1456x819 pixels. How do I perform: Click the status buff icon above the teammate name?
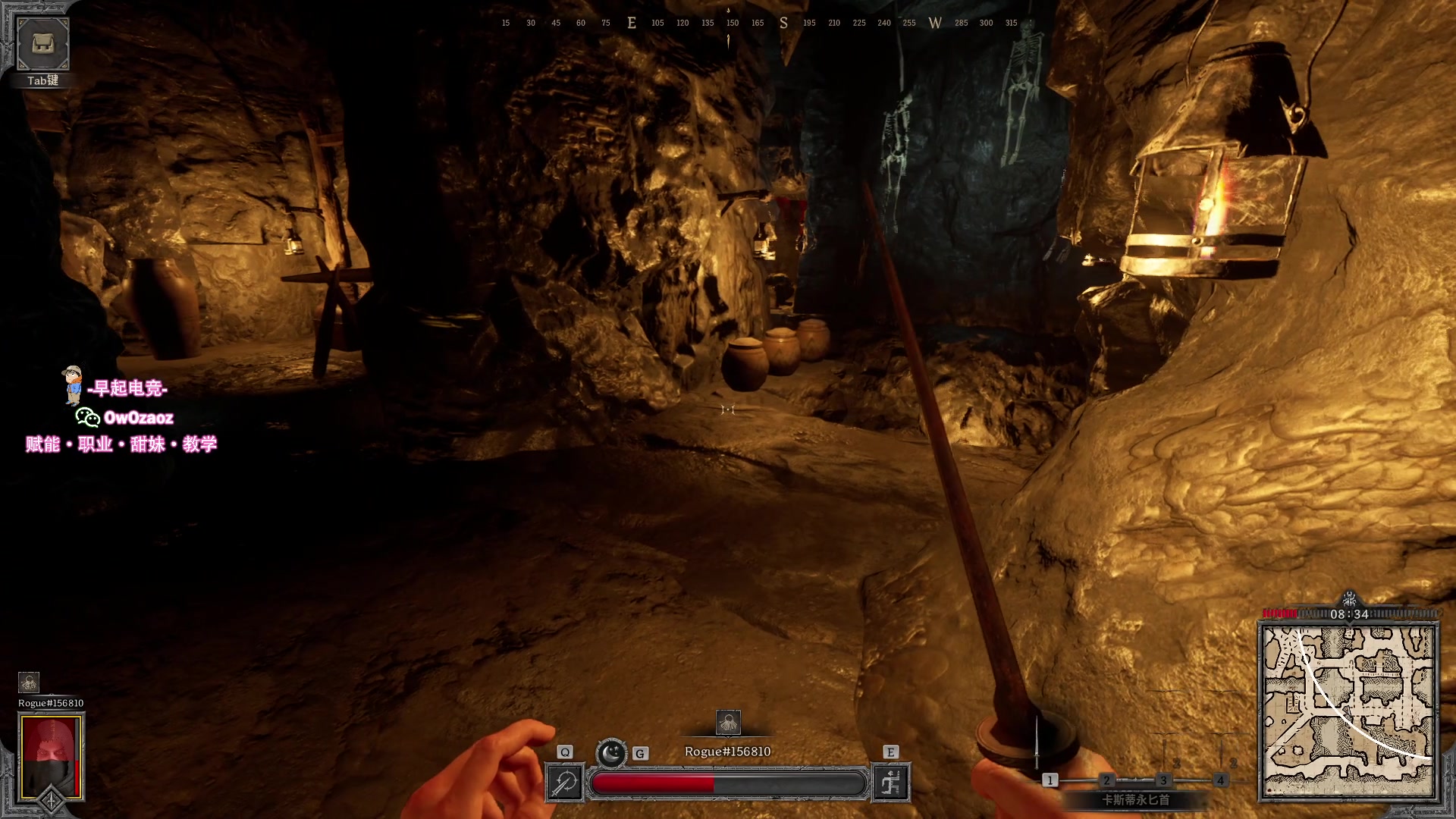(29, 682)
